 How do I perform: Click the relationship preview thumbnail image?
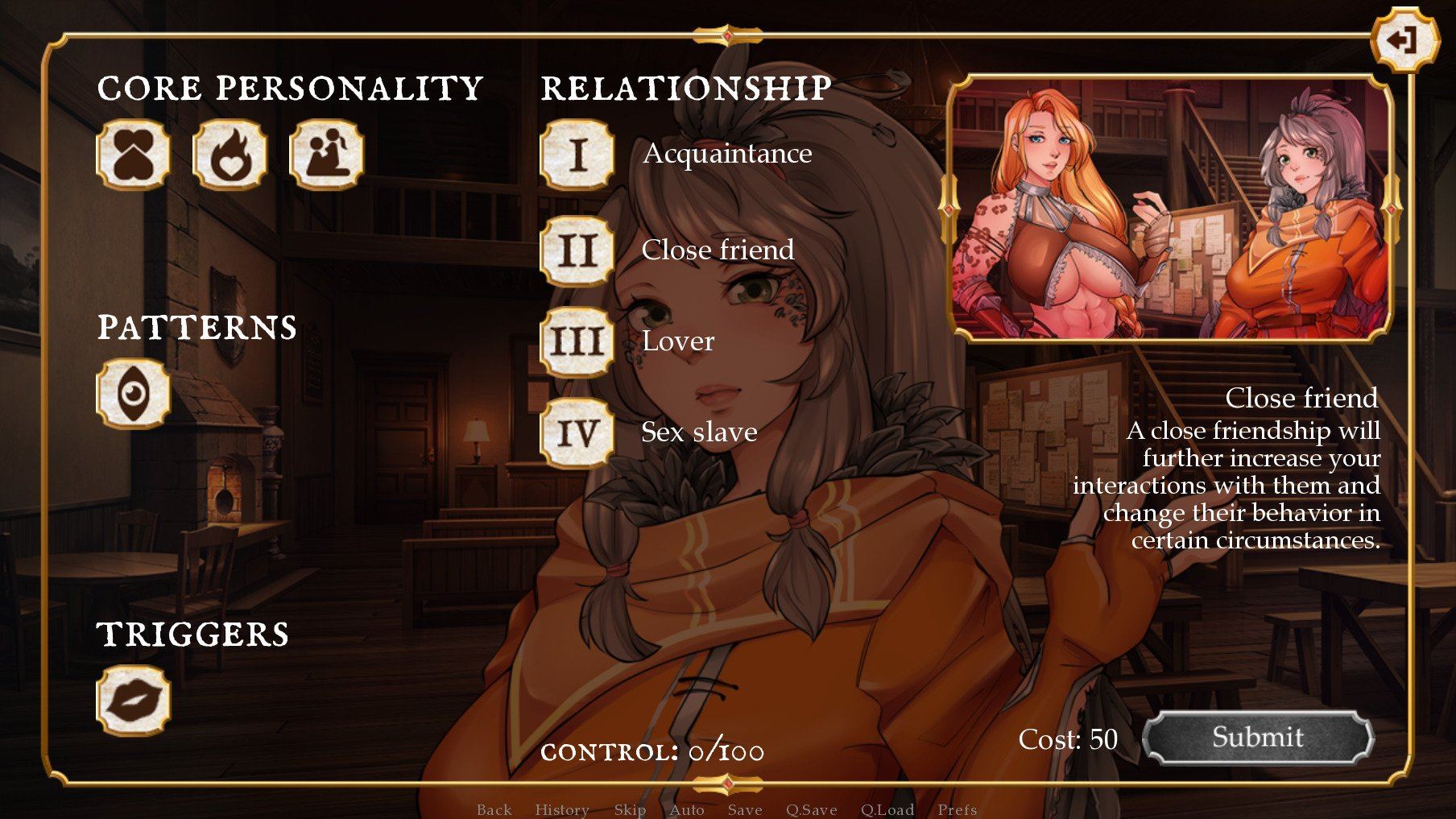1170,209
